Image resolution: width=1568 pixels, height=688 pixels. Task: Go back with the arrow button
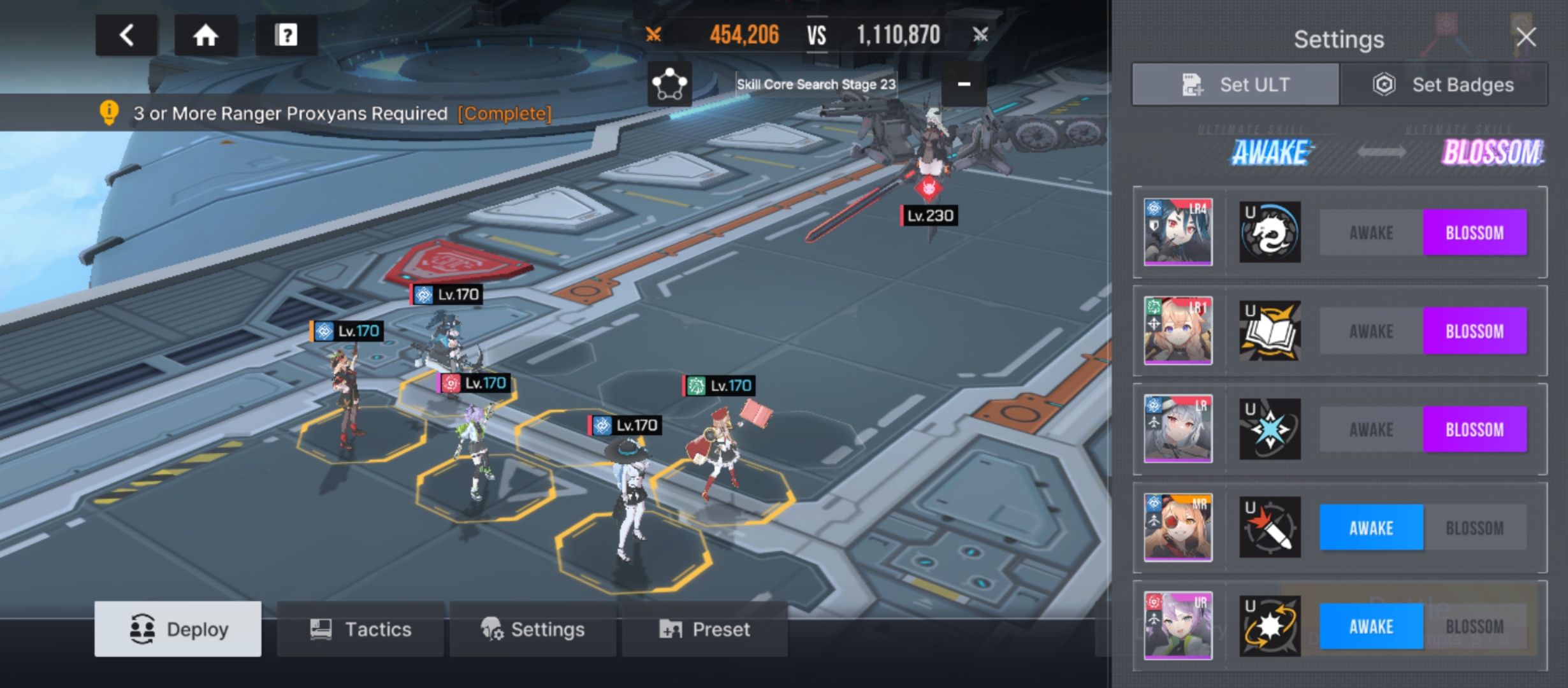127,35
